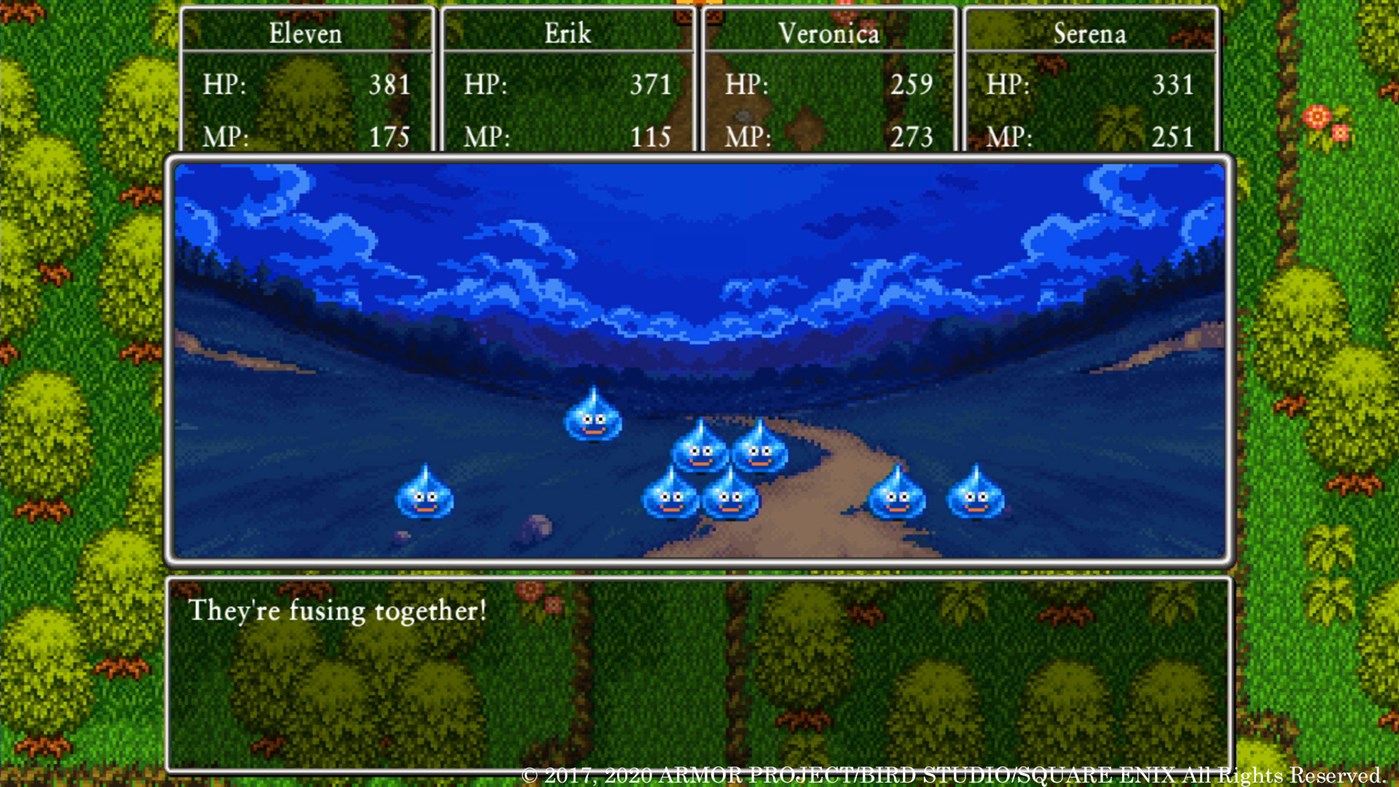Select Serena's MP value of 251
Image resolution: width=1399 pixels, height=787 pixels.
(1172, 137)
